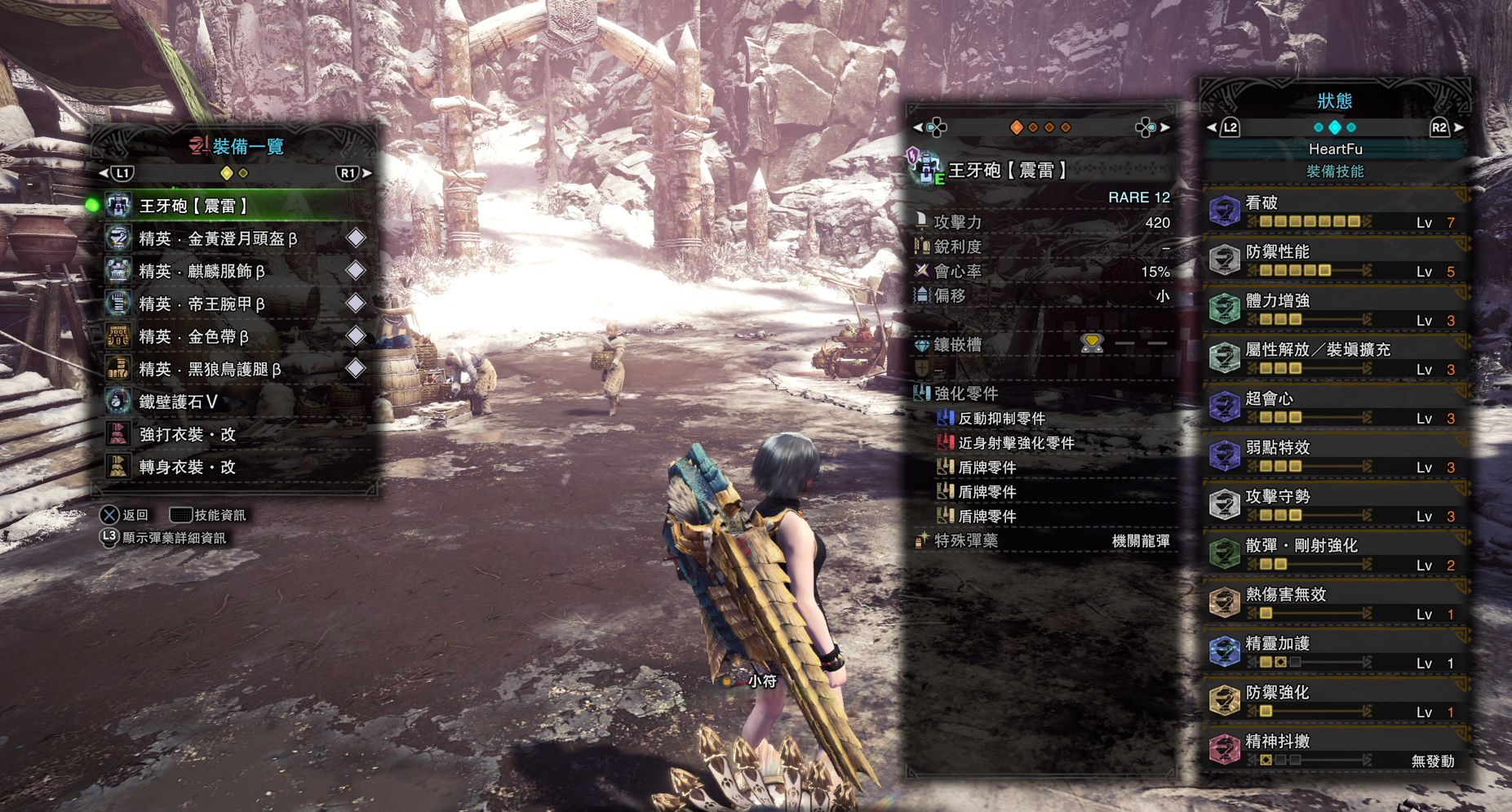Select the 轉身衣裝·改 mantle
Image resolution: width=1512 pixels, height=812 pixels.
187,467
